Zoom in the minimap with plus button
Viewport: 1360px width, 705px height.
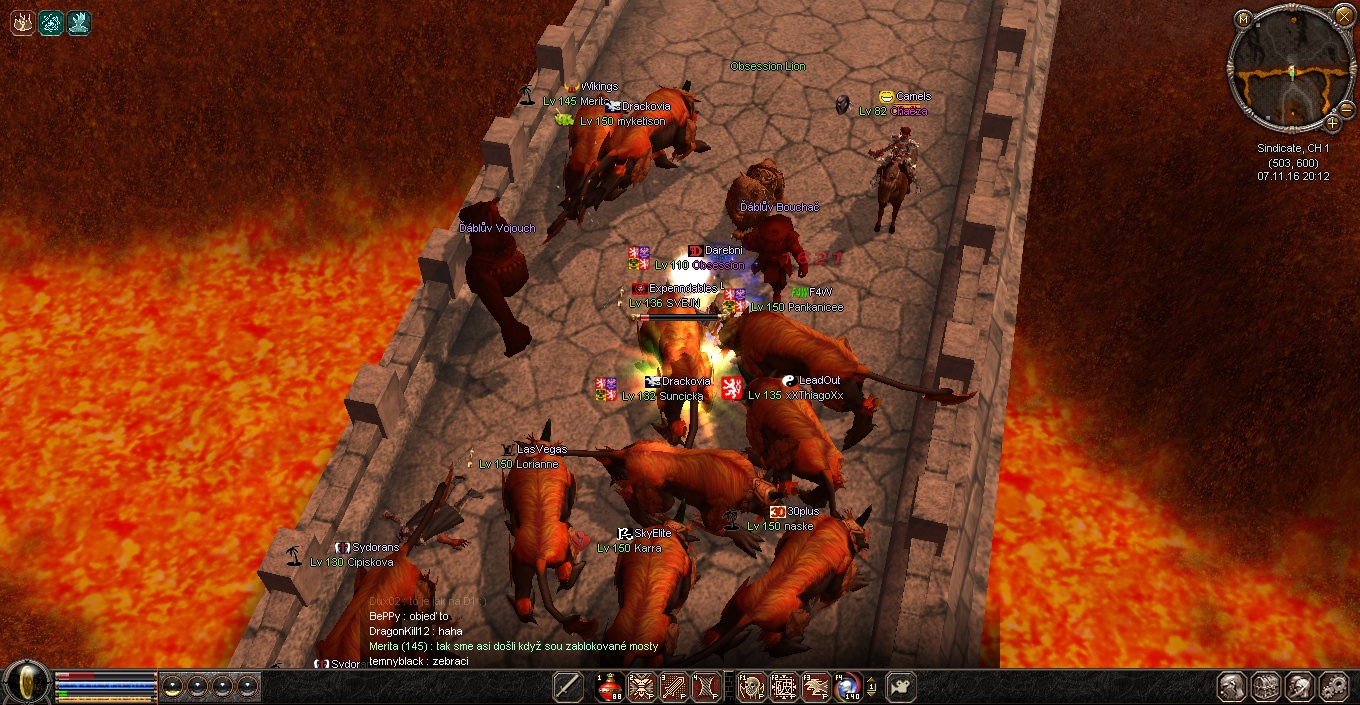[x=1333, y=123]
